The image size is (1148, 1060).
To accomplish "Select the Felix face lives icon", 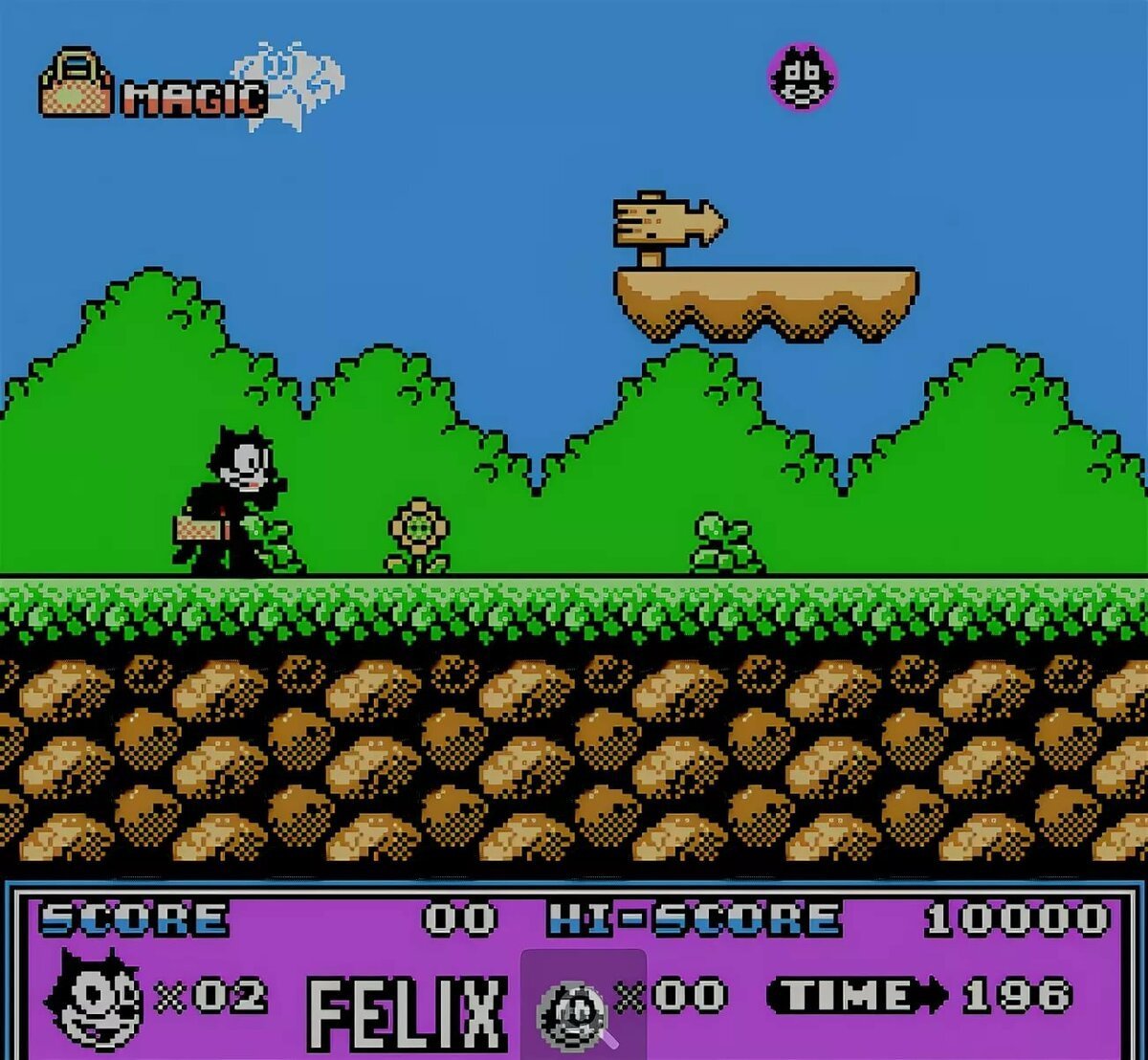I will click(95, 997).
